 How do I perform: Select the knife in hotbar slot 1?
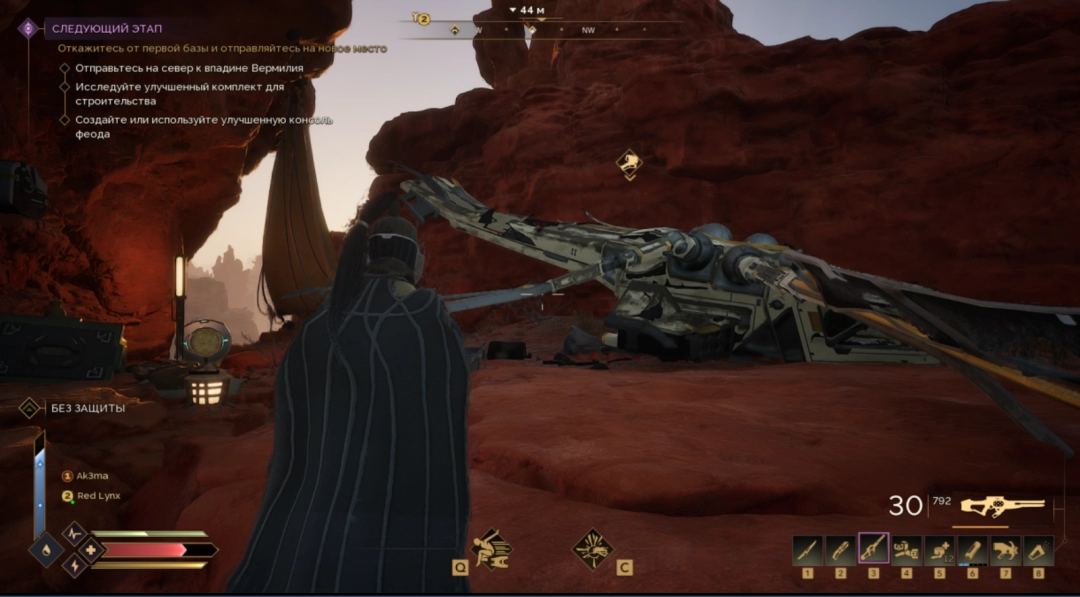(808, 550)
